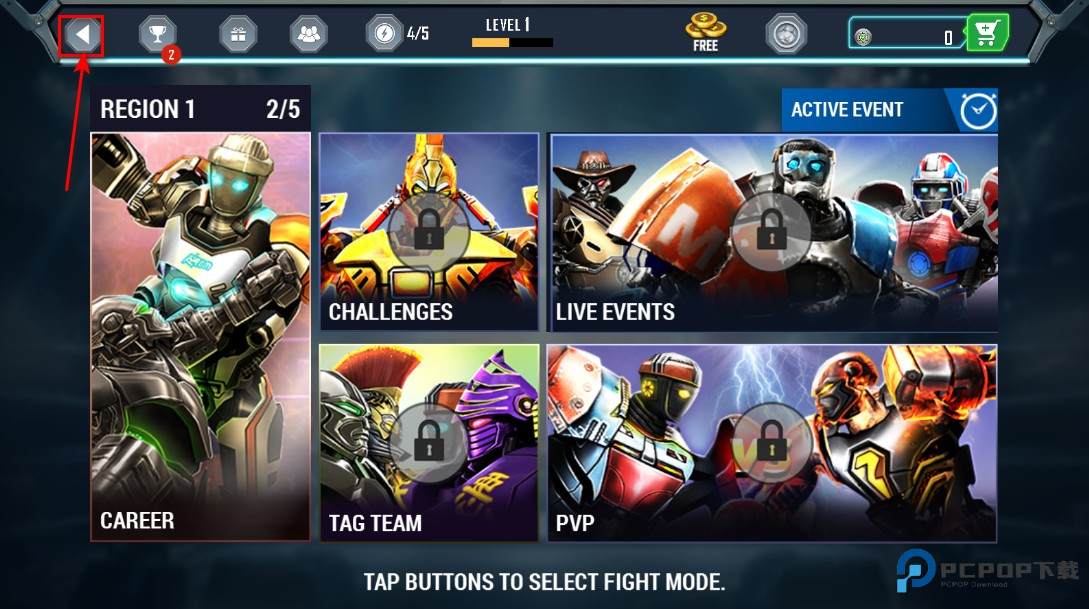Select the locked Live Events mode
This screenshot has height=609, width=1089.
tap(772, 232)
